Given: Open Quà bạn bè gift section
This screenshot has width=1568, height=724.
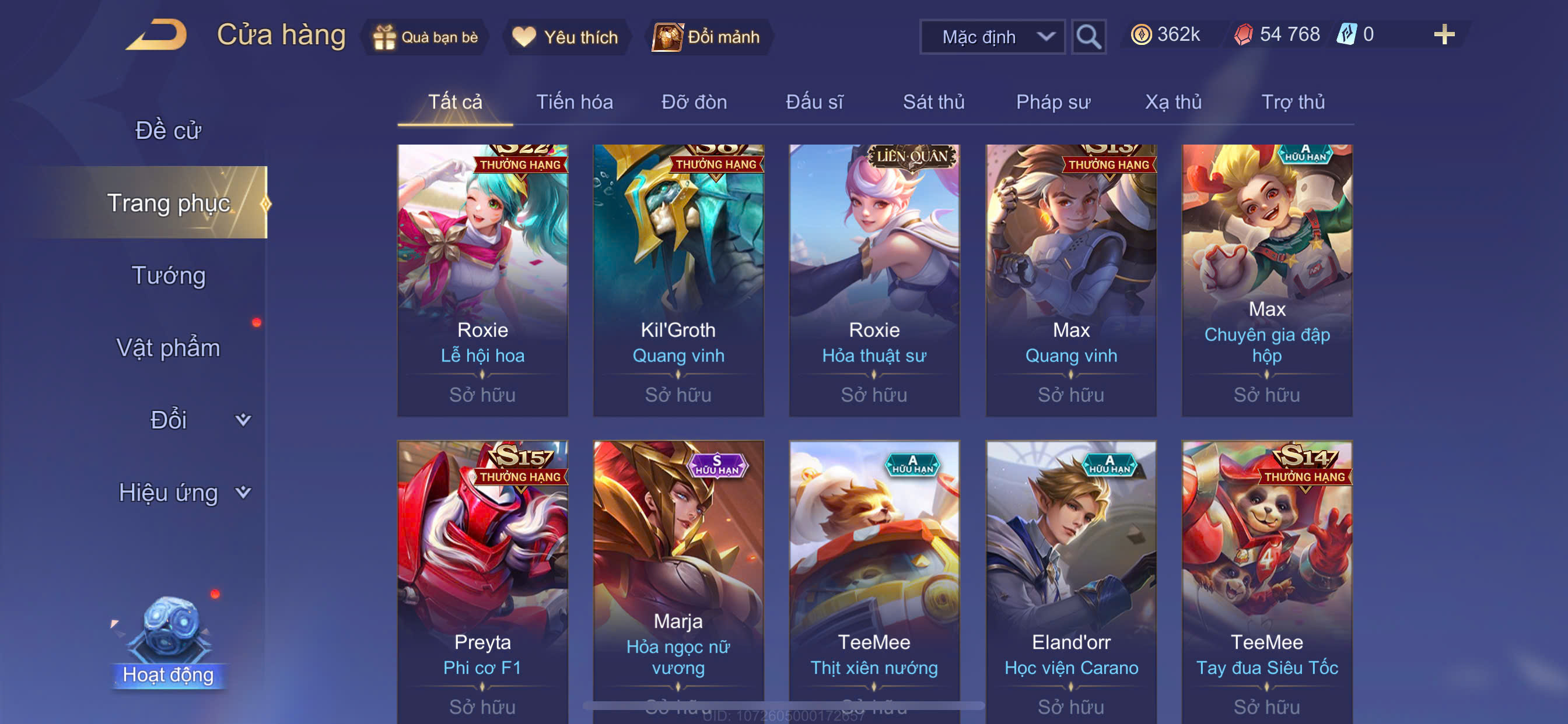Looking at the screenshot, I should tap(426, 37).
